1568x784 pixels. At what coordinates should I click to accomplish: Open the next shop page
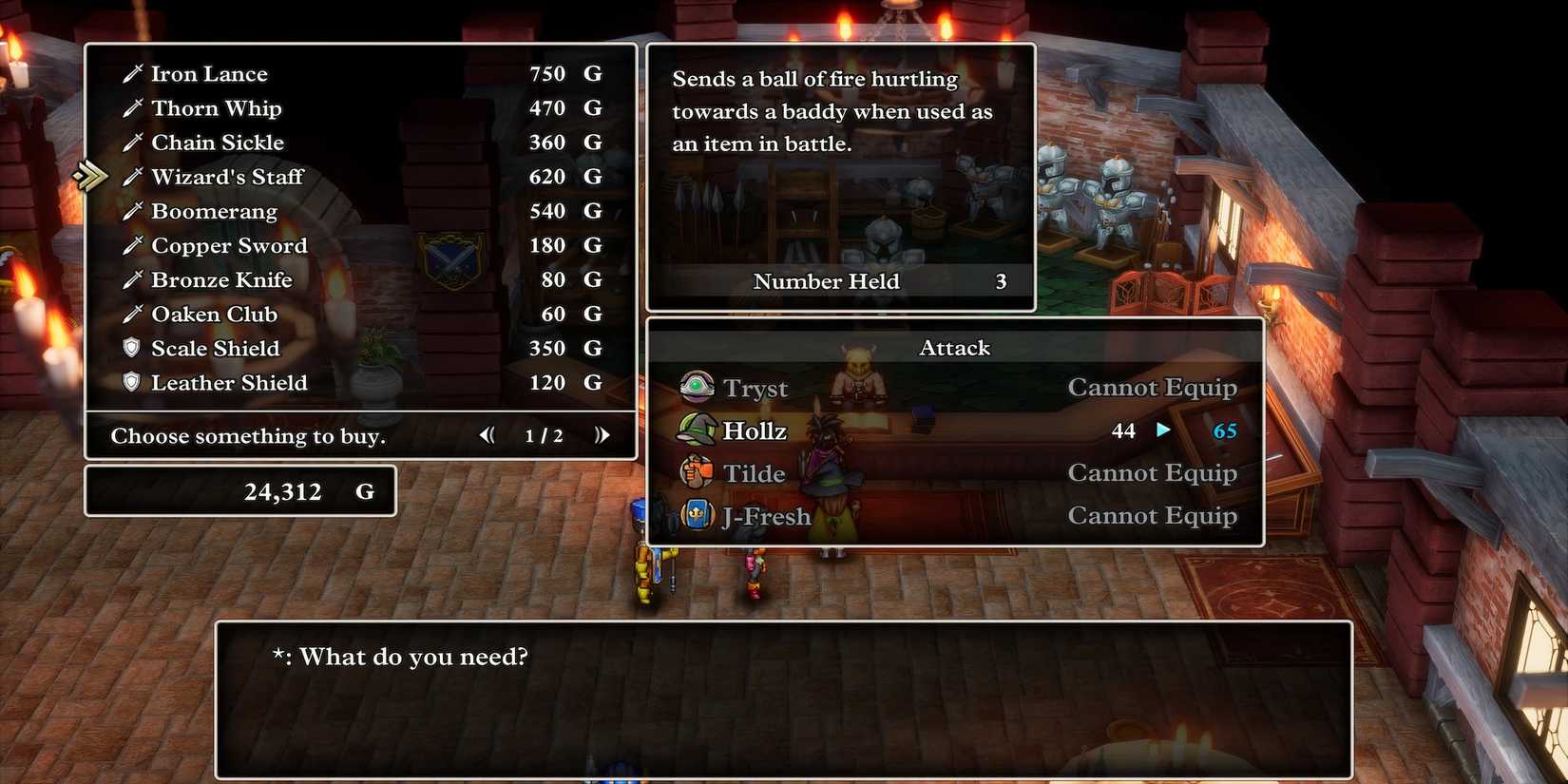(x=602, y=434)
